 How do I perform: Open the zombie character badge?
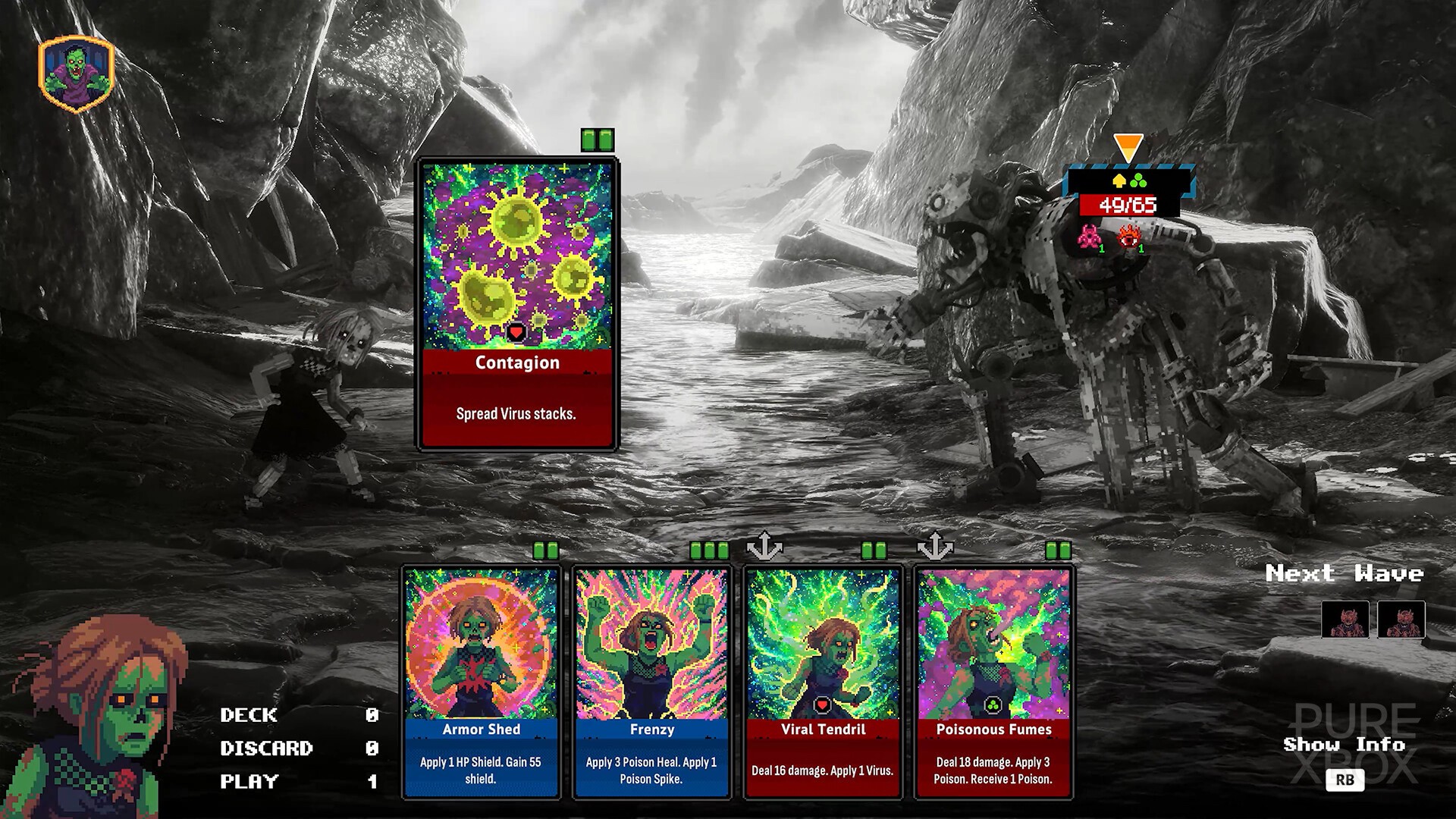pyautogui.click(x=76, y=74)
